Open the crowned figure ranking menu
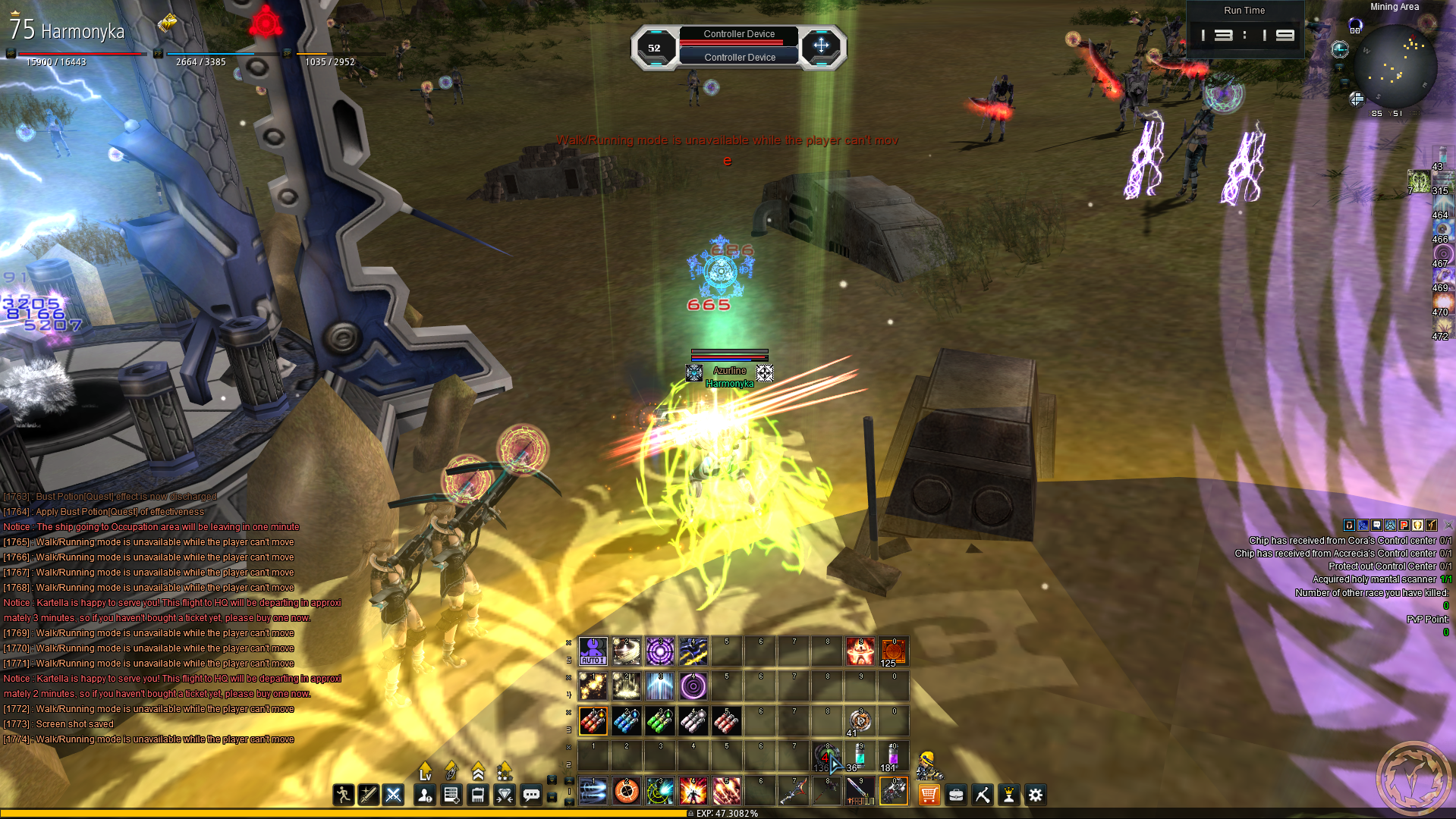This screenshot has width=1456, height=819. [x=1009, y=795]
